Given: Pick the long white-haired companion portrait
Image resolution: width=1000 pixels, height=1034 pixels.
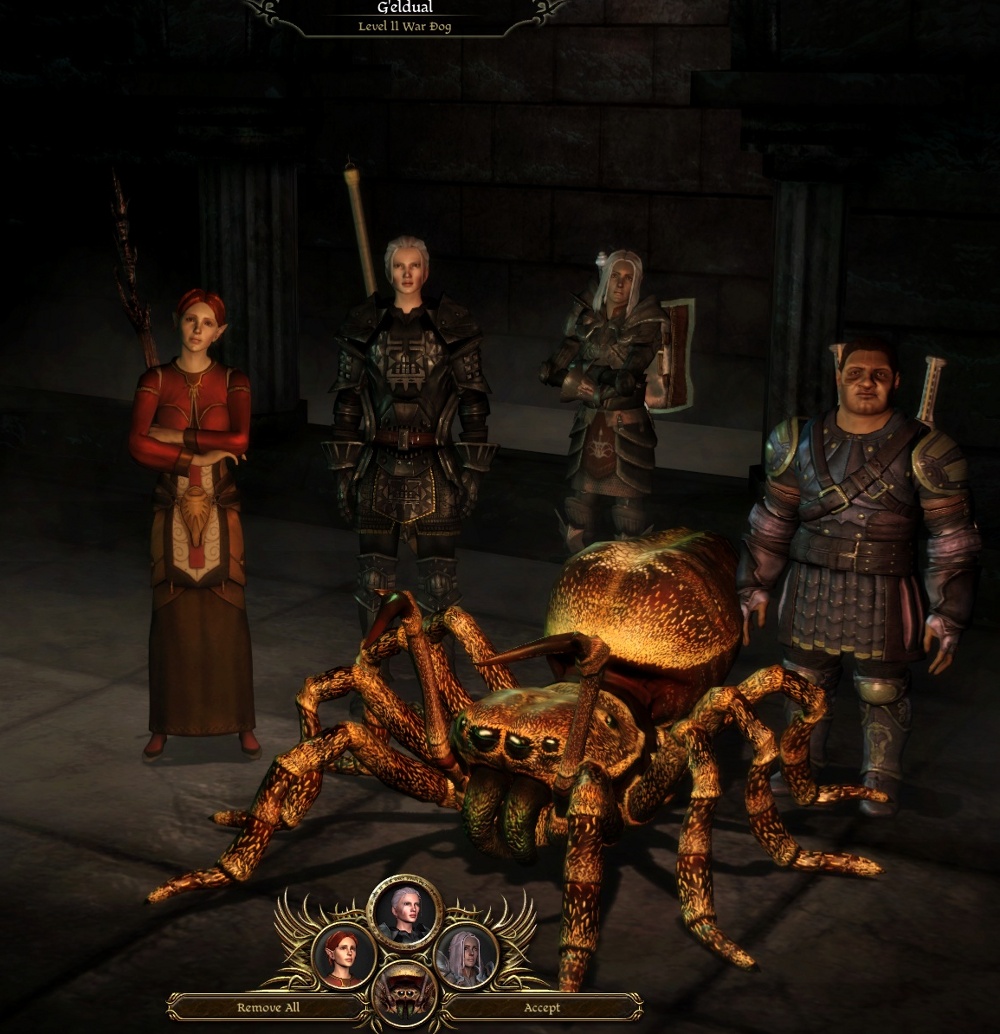Looking at the screenshot, I should (465, 957).
